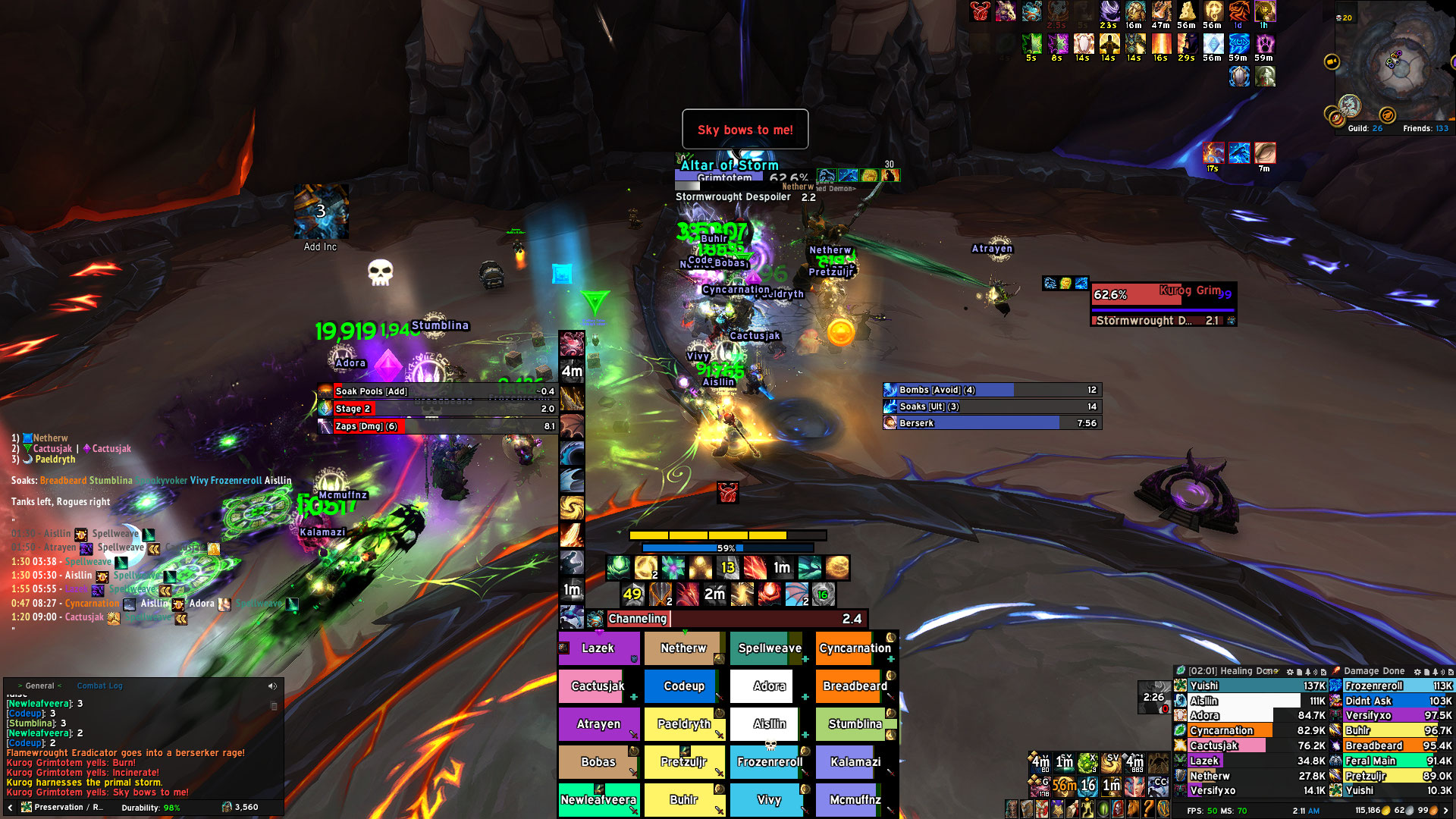
Task: Select Cactusjak's pink raid frame
Action: pos(597,686)
